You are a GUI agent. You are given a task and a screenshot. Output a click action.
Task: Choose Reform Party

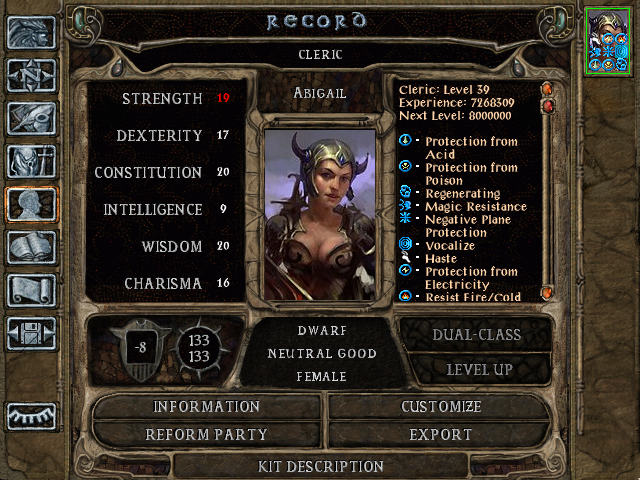[206, 435]
